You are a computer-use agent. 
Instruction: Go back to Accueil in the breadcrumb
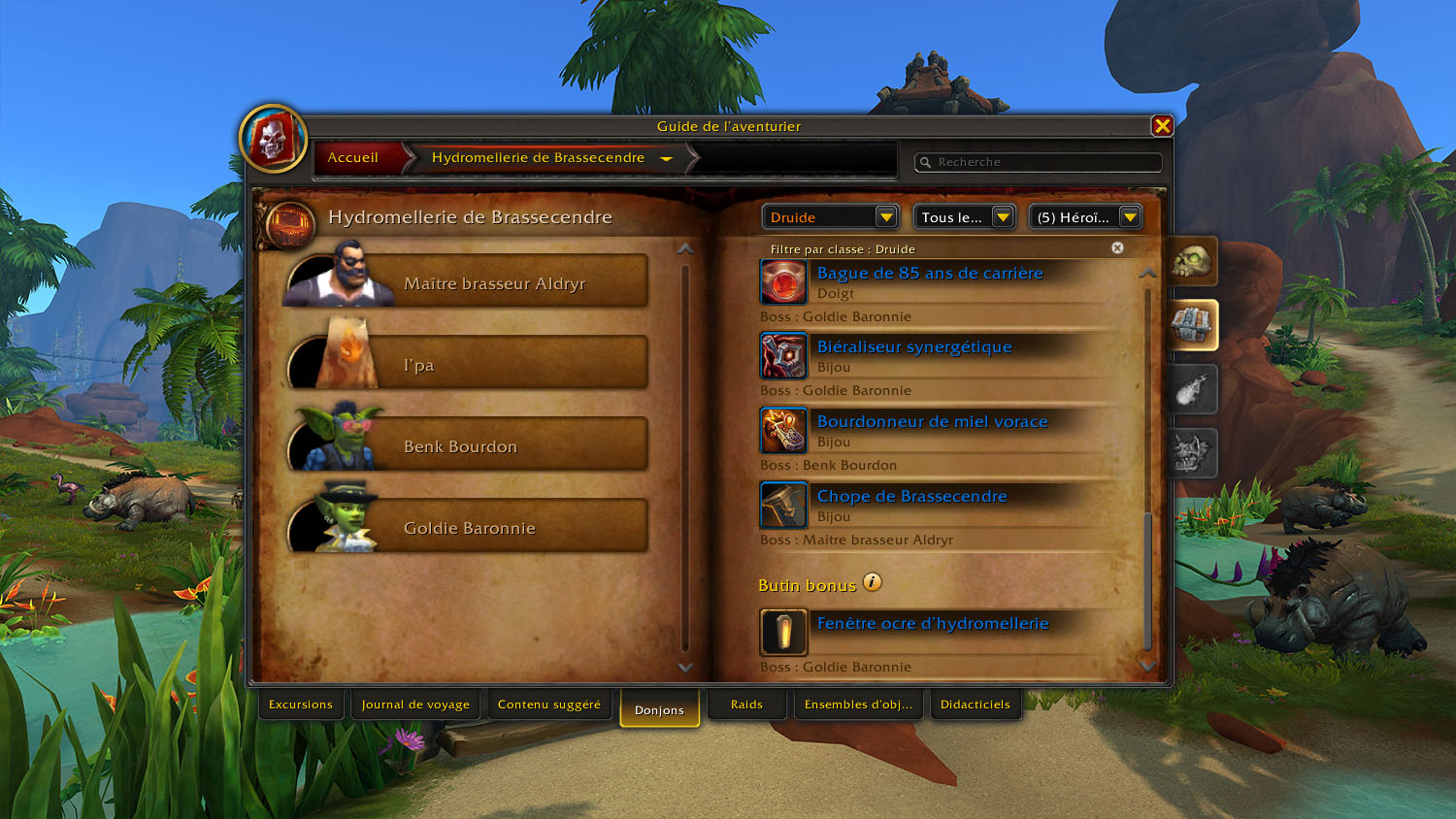point(353,158)
